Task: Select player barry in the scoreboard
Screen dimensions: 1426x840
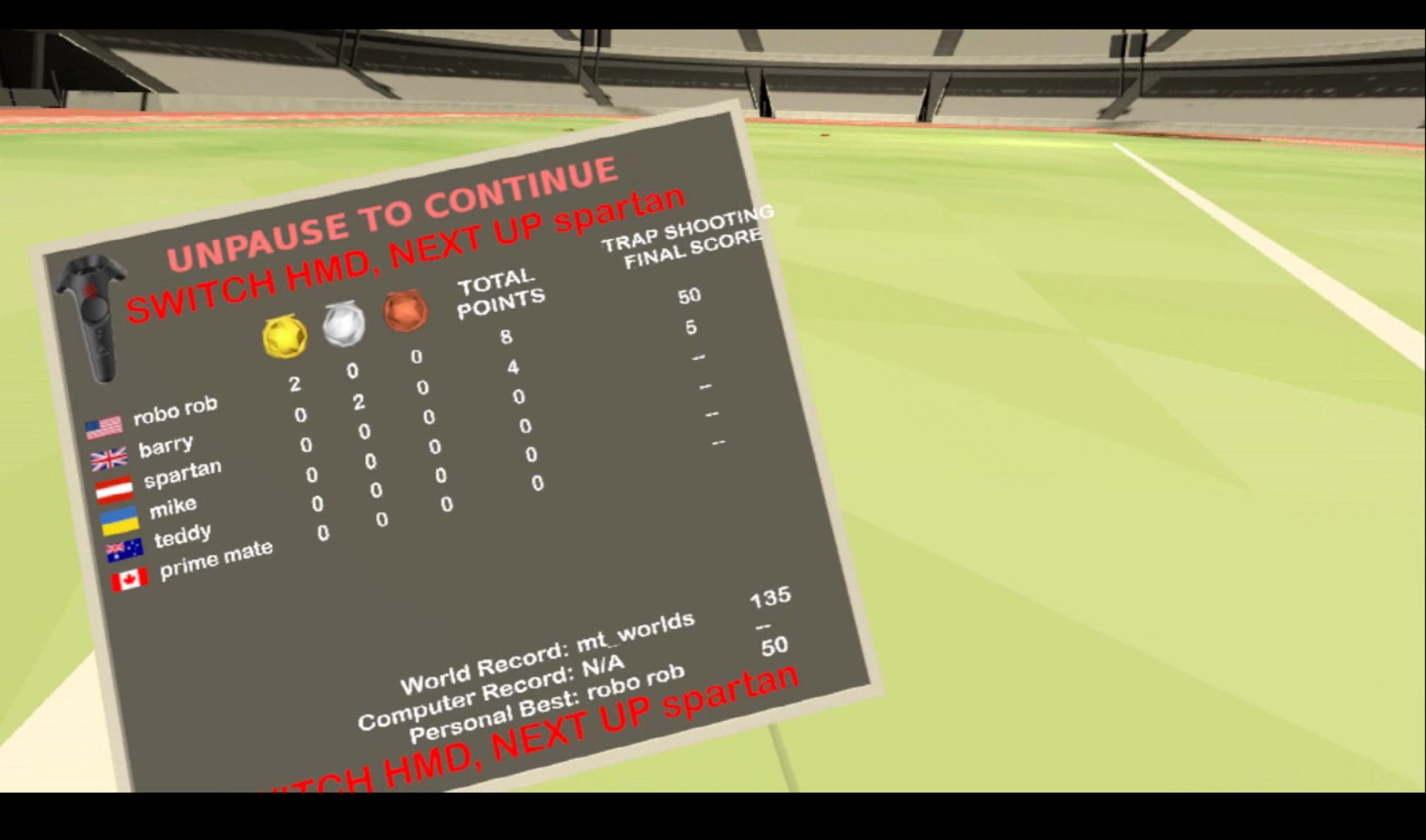Action: pyautogui.click(x=165, y=447)
